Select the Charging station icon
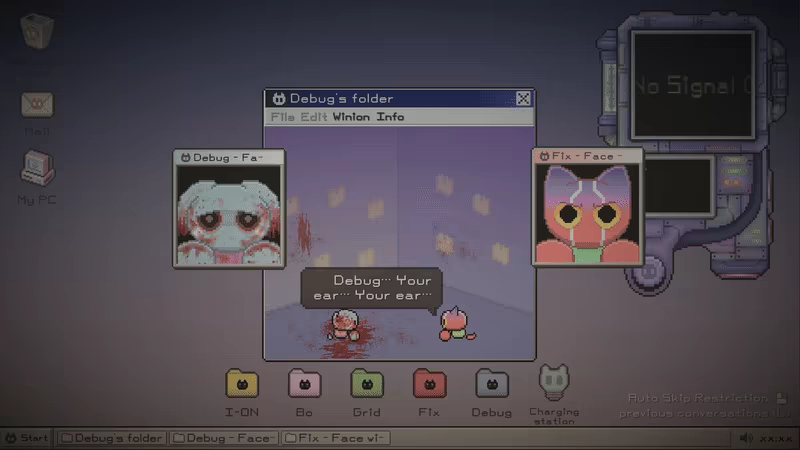800x450 pixels. tap(554, 381)
